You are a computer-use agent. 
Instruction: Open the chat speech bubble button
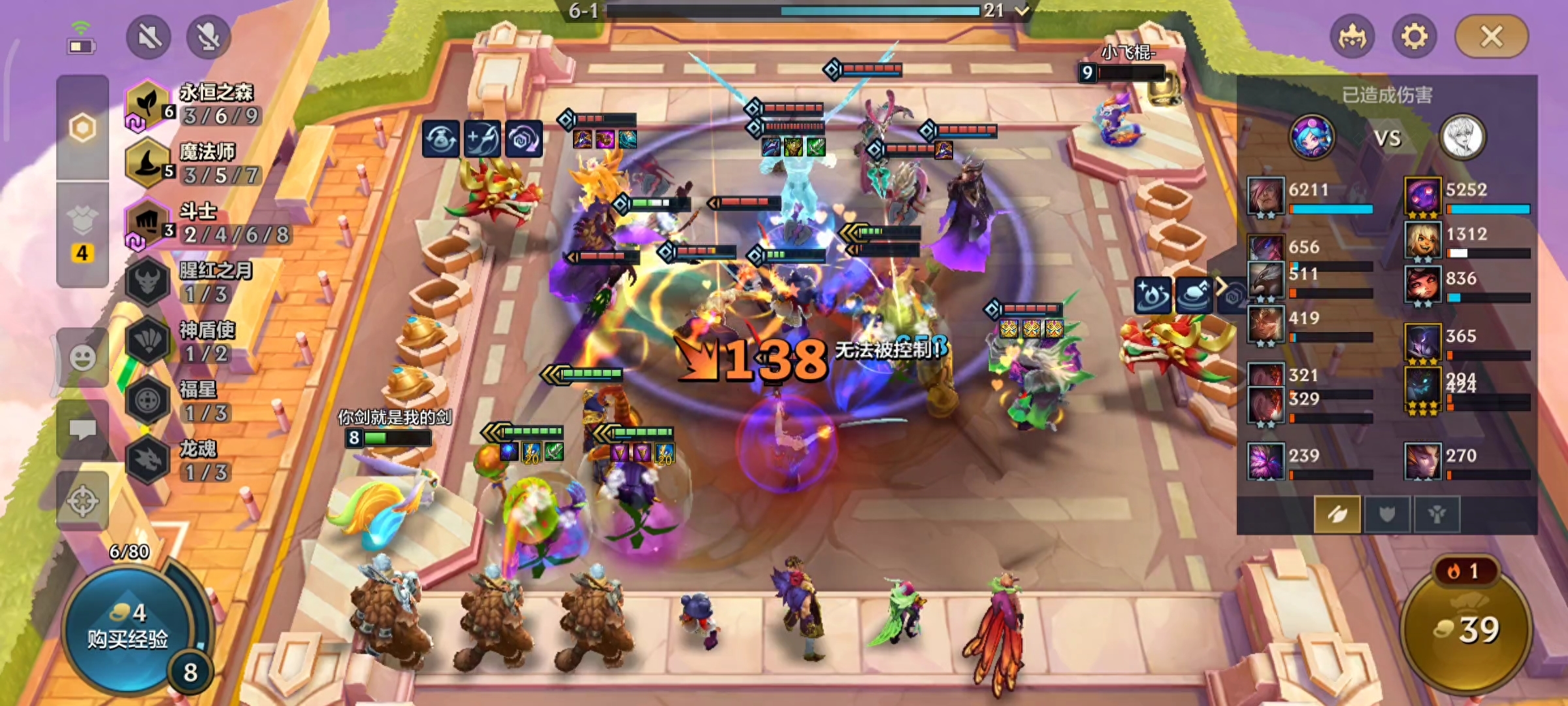pyautogui.click(x=82, y=429)
